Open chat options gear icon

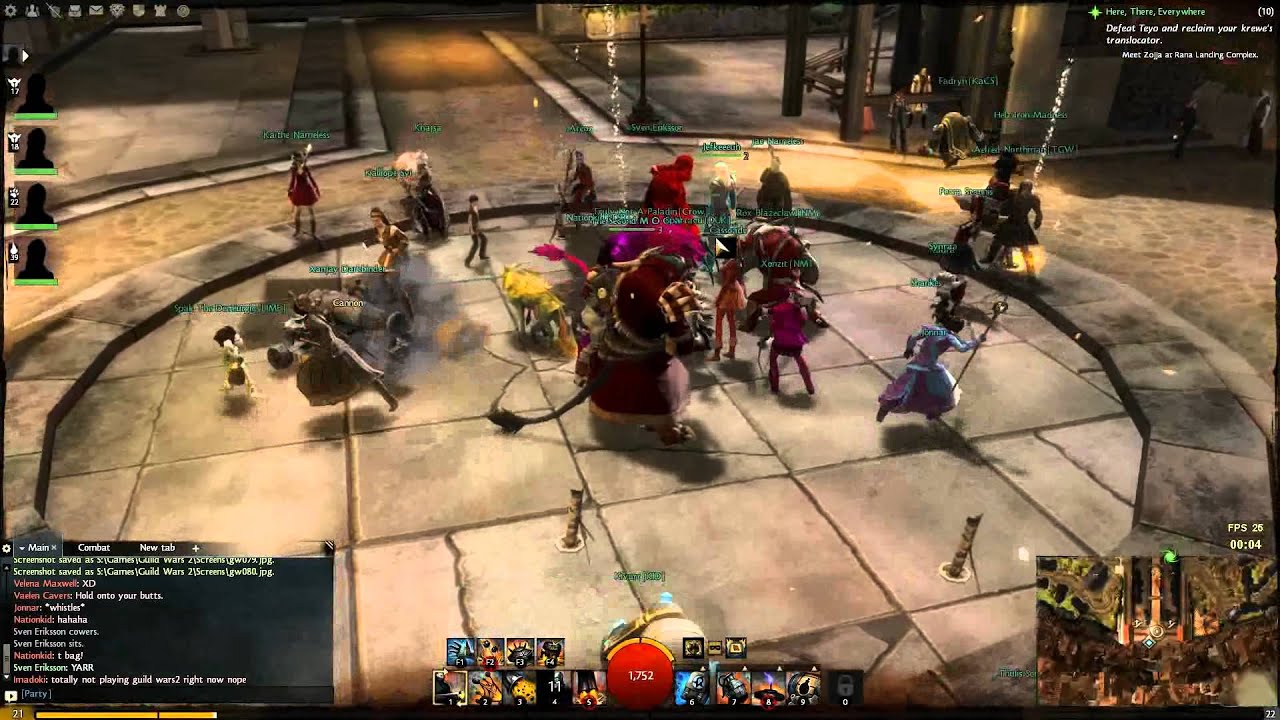click(x=7, y=548)
